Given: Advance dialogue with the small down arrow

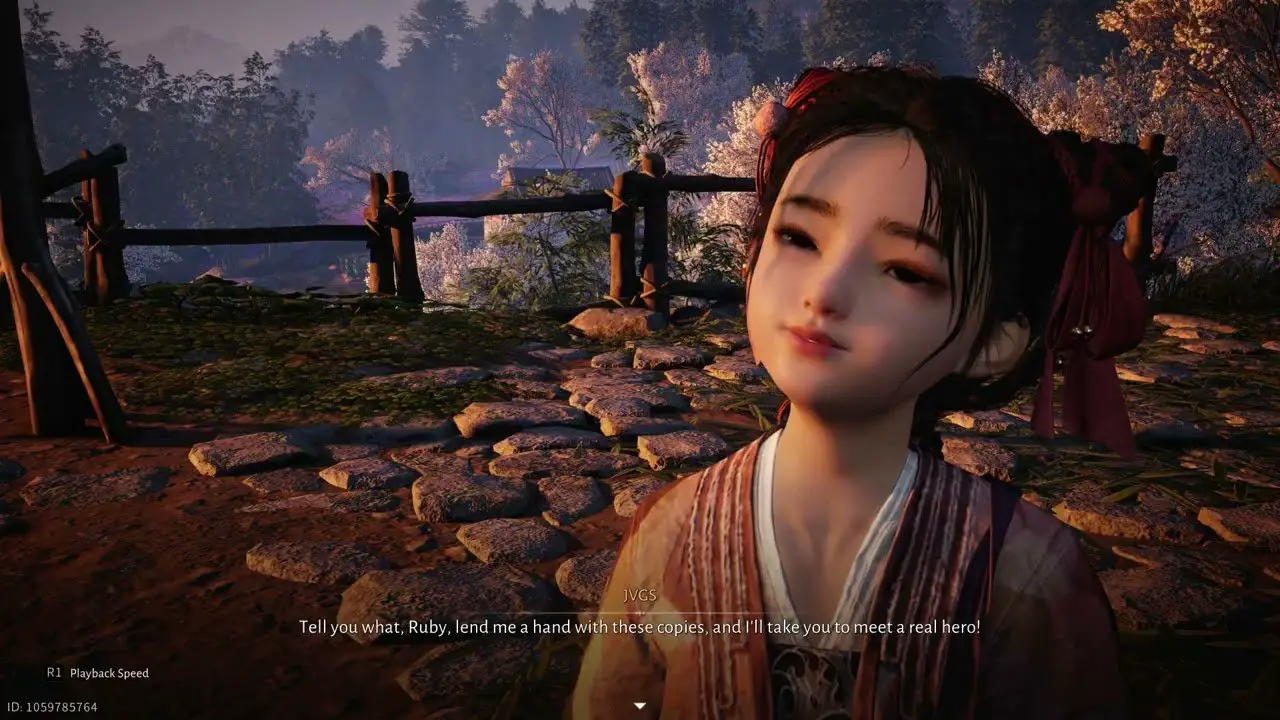Looking at the screenshot, I should tap(640, 706).
